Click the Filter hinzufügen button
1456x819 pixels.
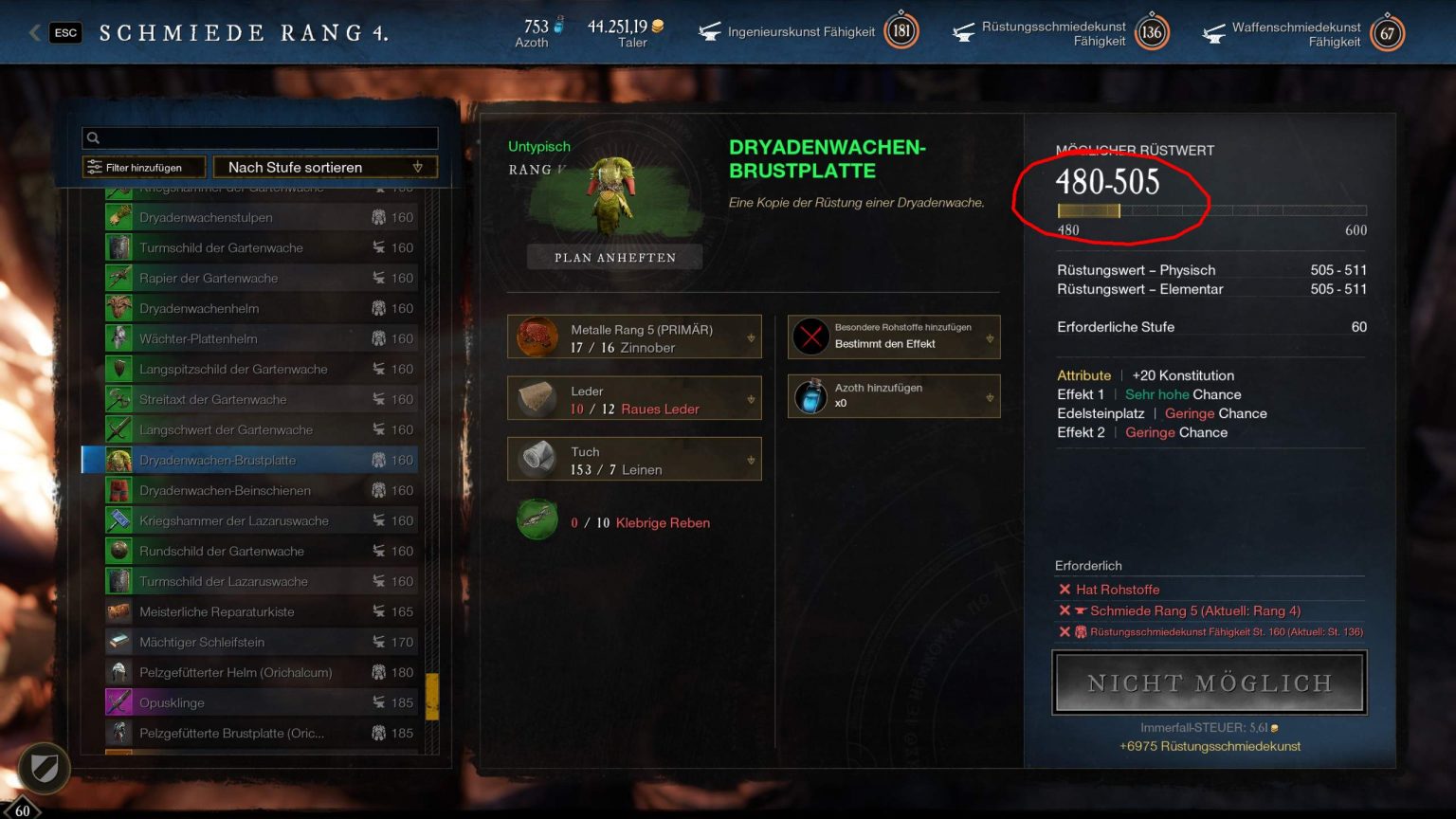(x=143, y=167)
